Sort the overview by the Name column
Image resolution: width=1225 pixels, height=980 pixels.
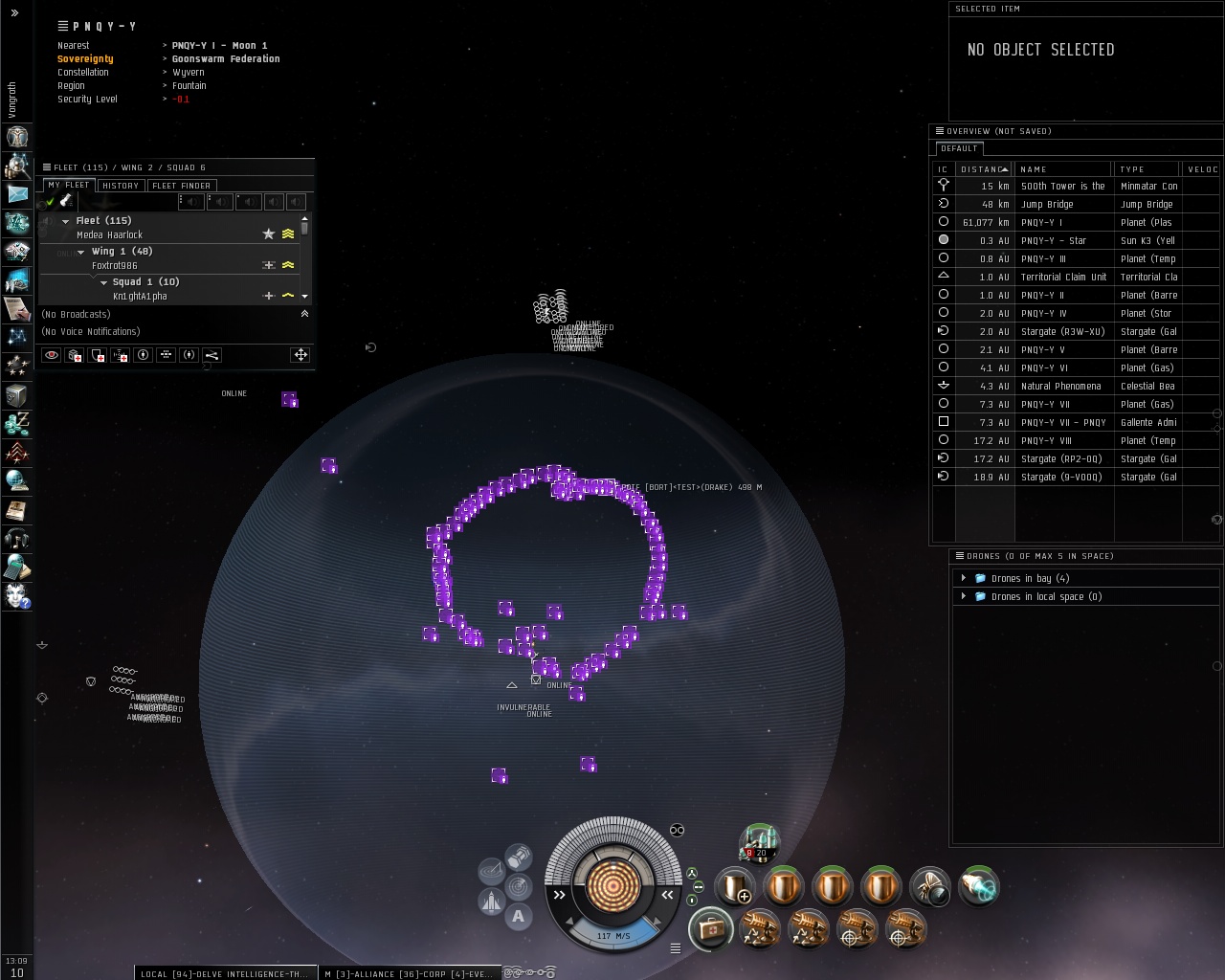click(x=1034, y=169)
